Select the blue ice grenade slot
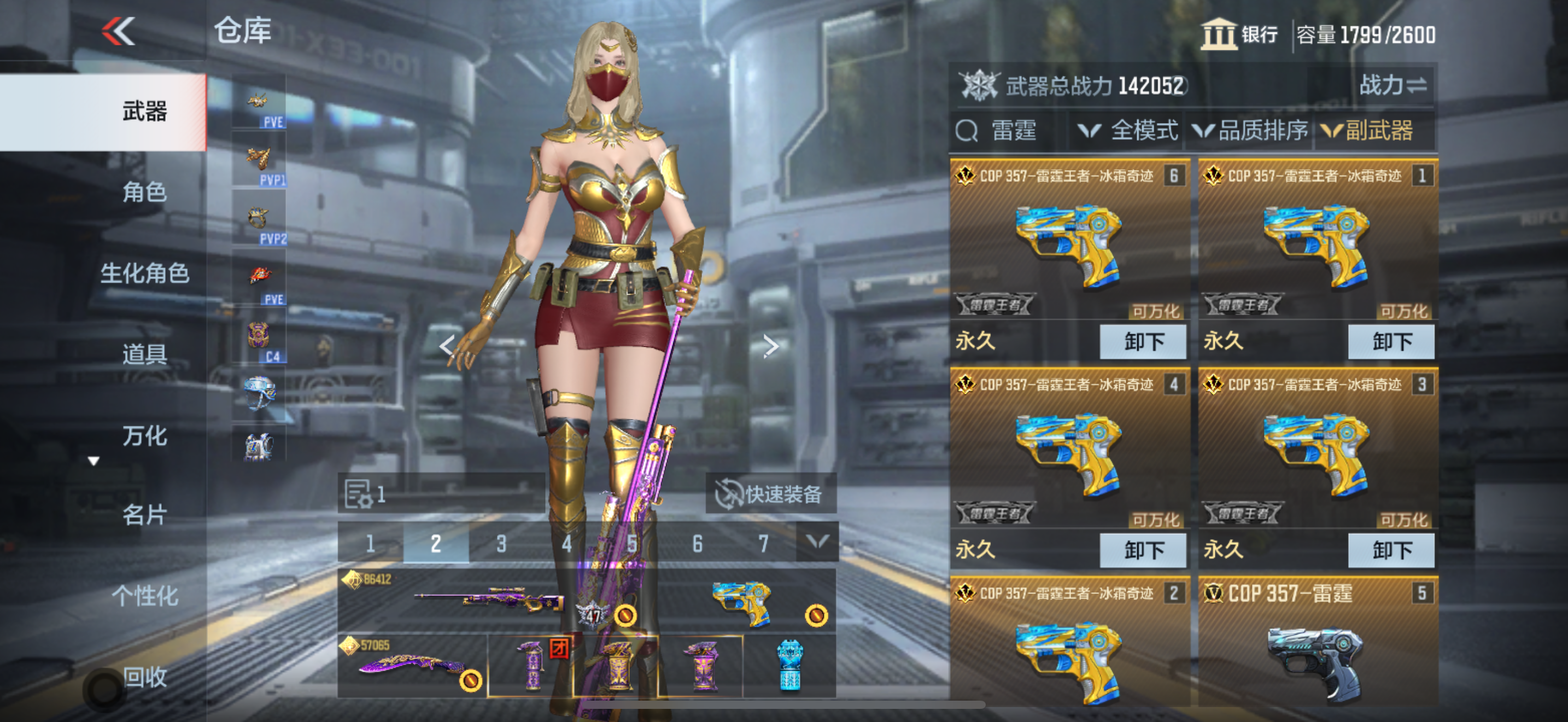This screenshot has width=1568, height=722. point(789,665)
